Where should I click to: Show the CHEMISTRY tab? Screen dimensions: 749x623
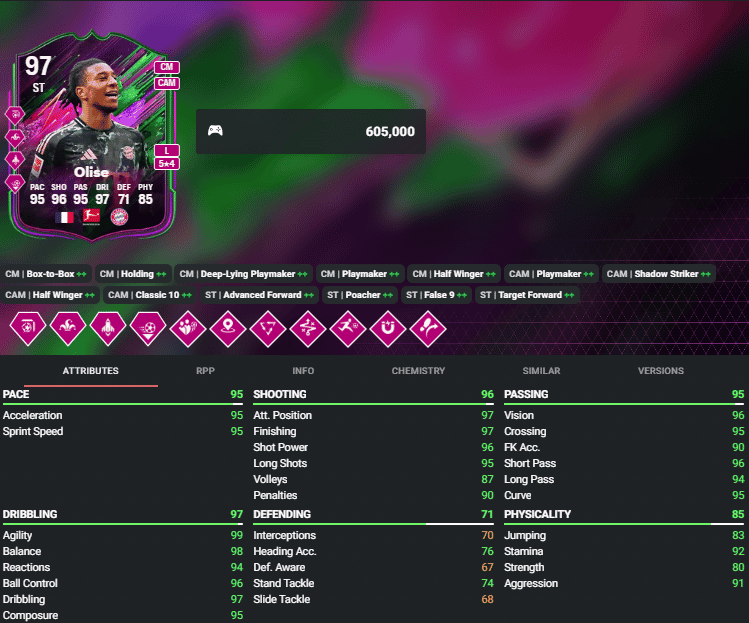[418, 371]
